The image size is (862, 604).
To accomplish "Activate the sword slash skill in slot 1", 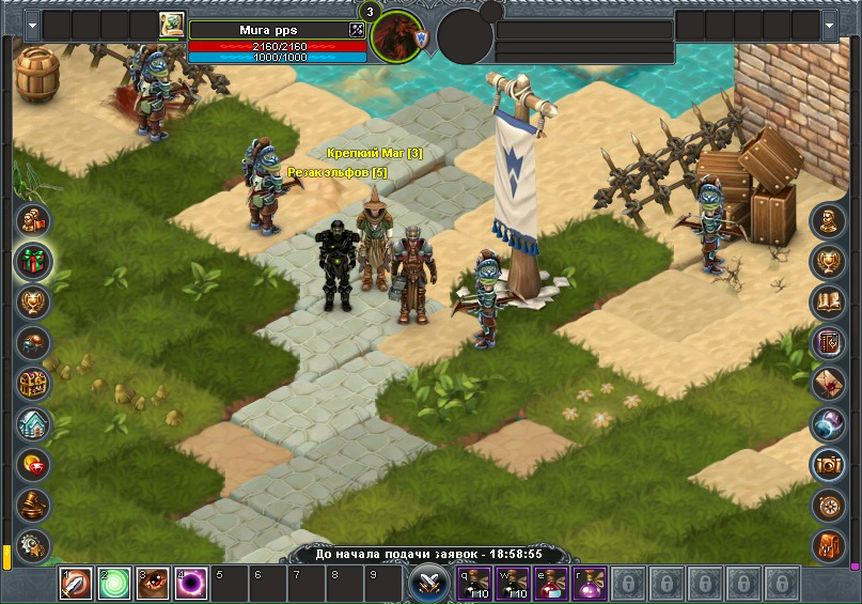I will 76,583.
